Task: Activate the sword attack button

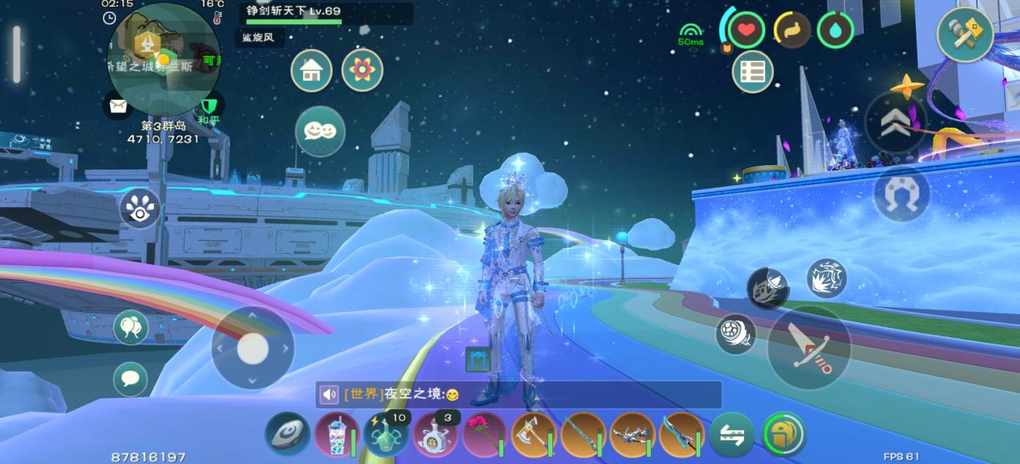Action: point(809,346)
